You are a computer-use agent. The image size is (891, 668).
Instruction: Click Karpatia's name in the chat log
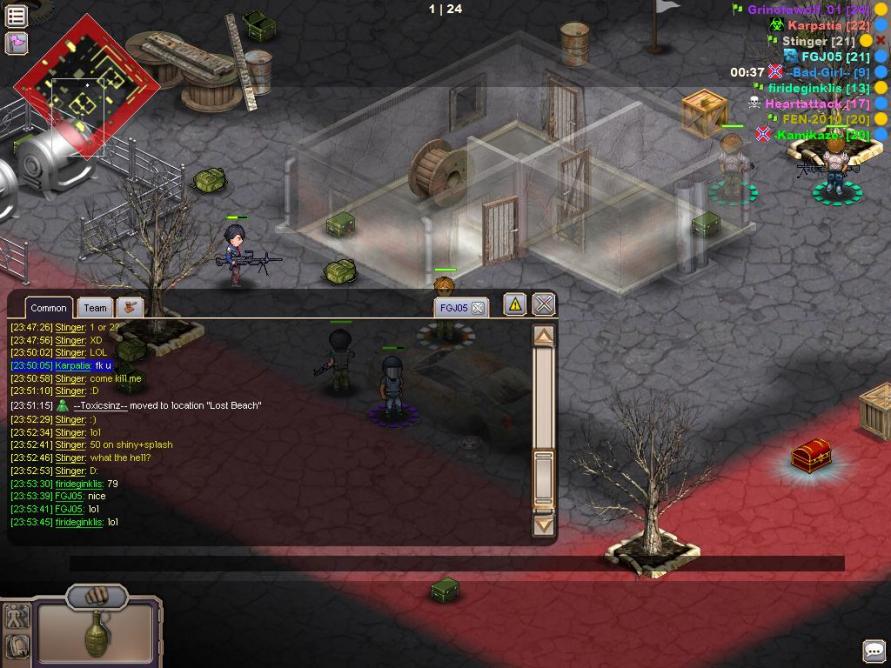[72, 366]
